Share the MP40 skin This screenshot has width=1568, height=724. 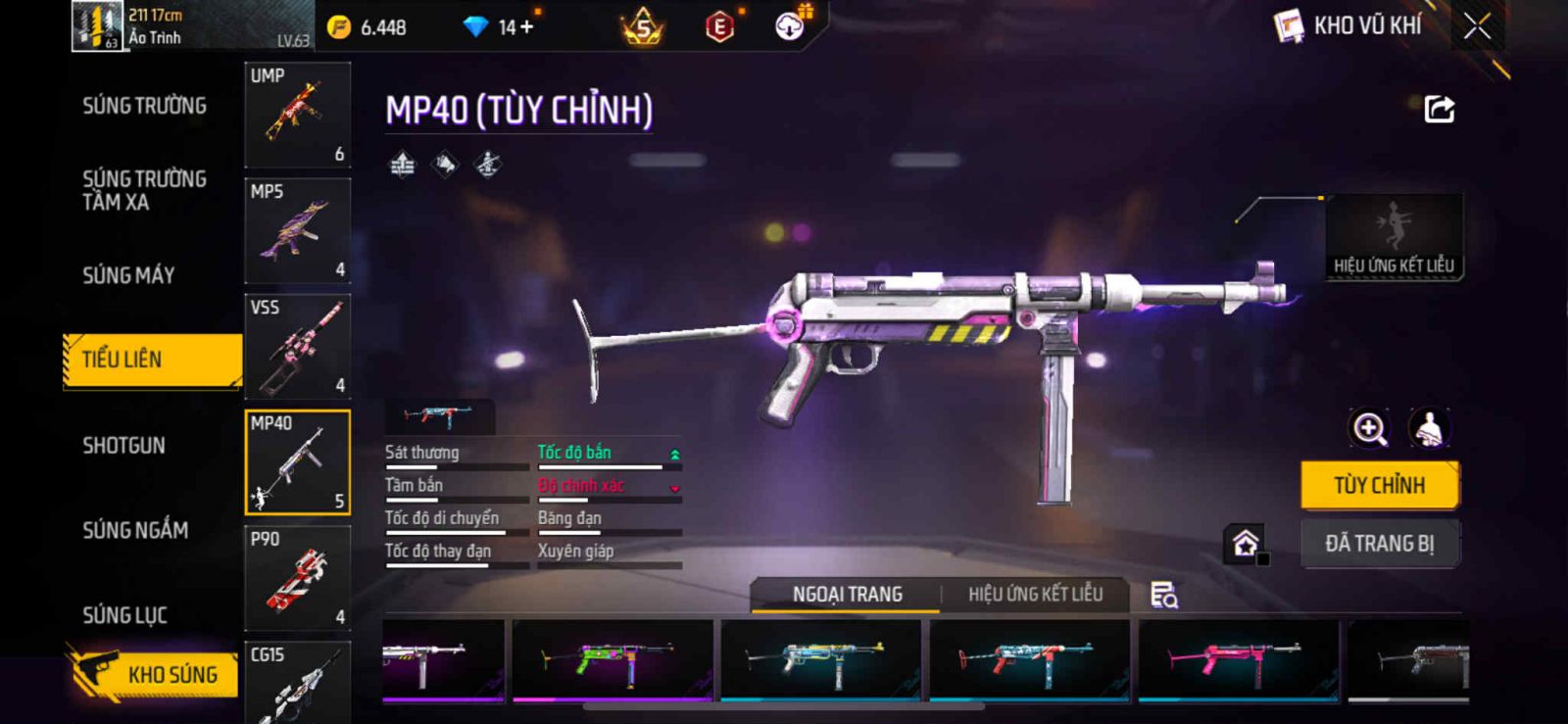[1439, 109]
